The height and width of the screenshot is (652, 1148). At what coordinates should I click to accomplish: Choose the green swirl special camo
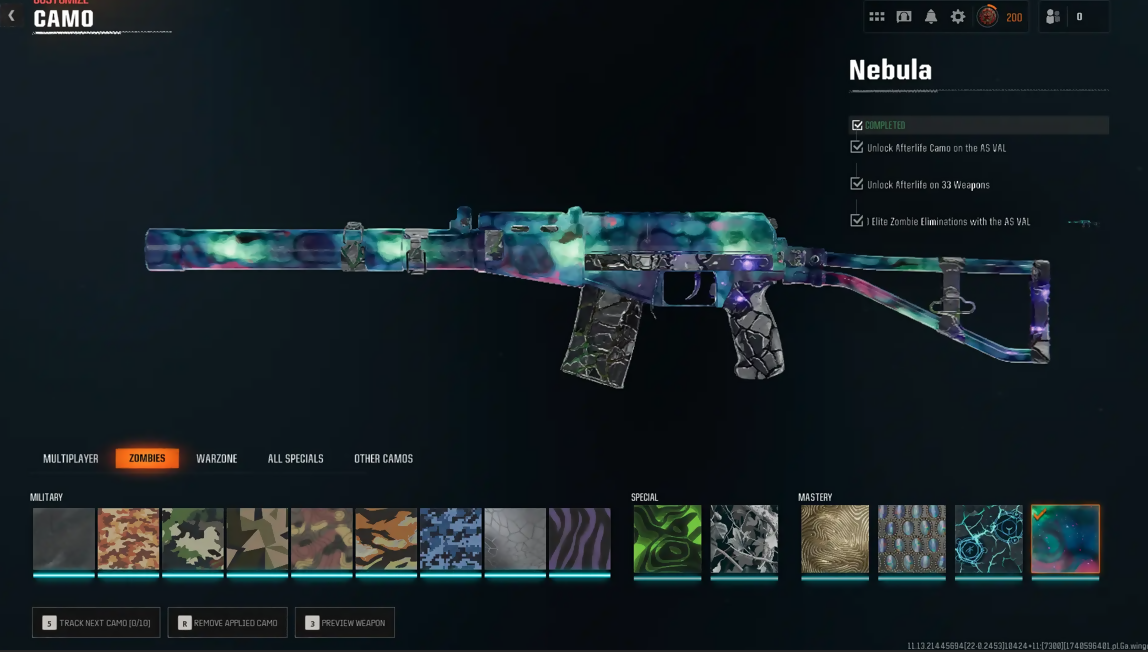[x=667, y=539]
